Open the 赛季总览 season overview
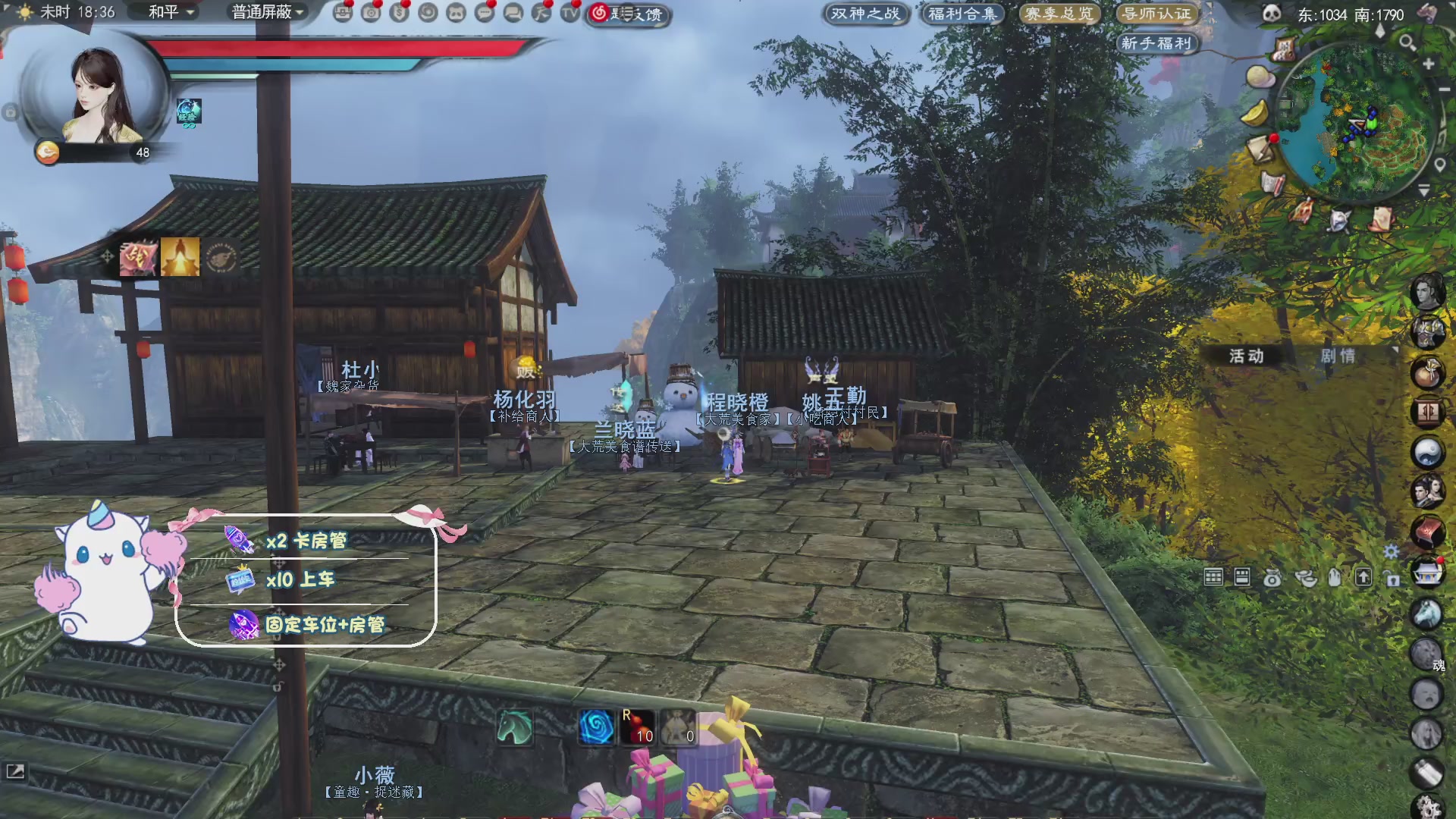The width and height of the screenshot is (1456, 819). (1059, 14)
